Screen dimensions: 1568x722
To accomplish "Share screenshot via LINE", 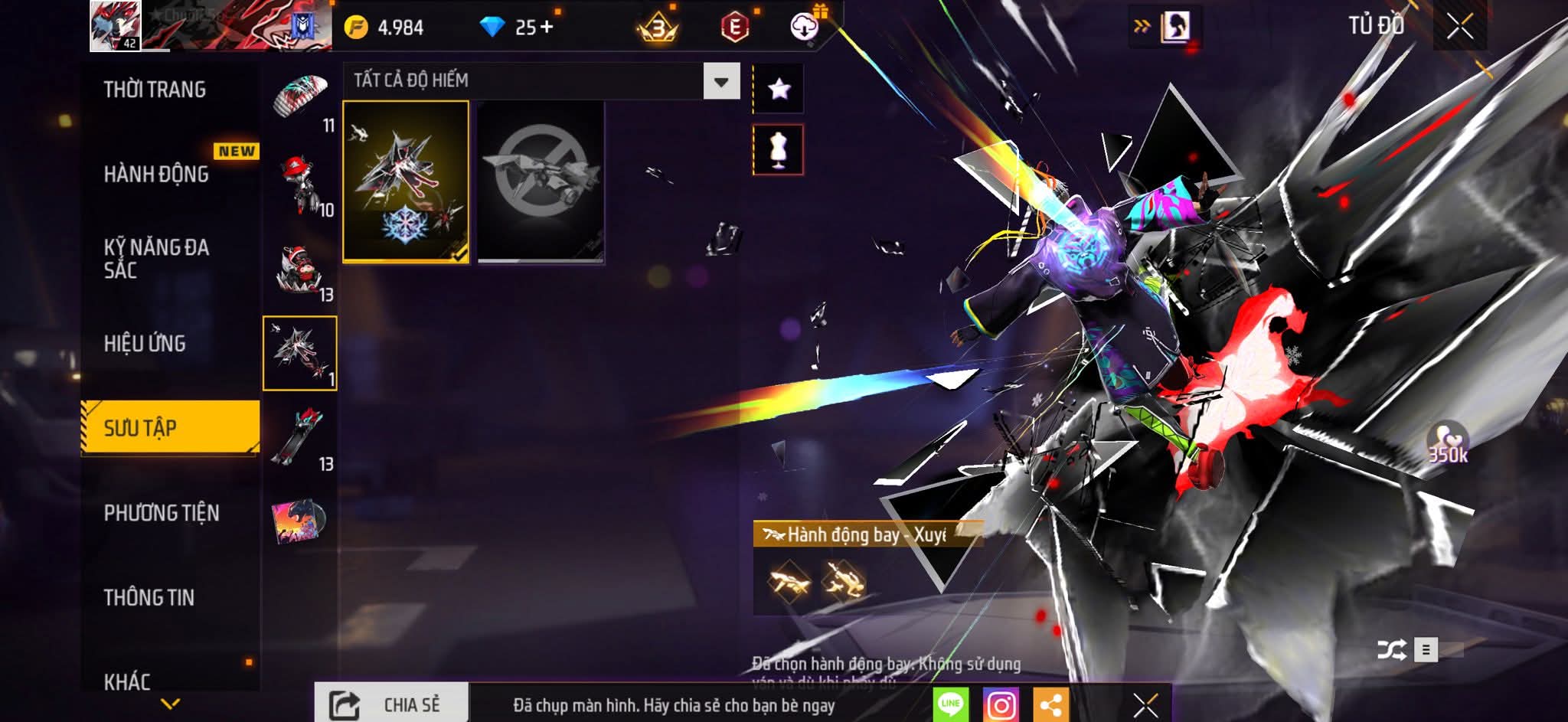I will [x=950, y=704].
